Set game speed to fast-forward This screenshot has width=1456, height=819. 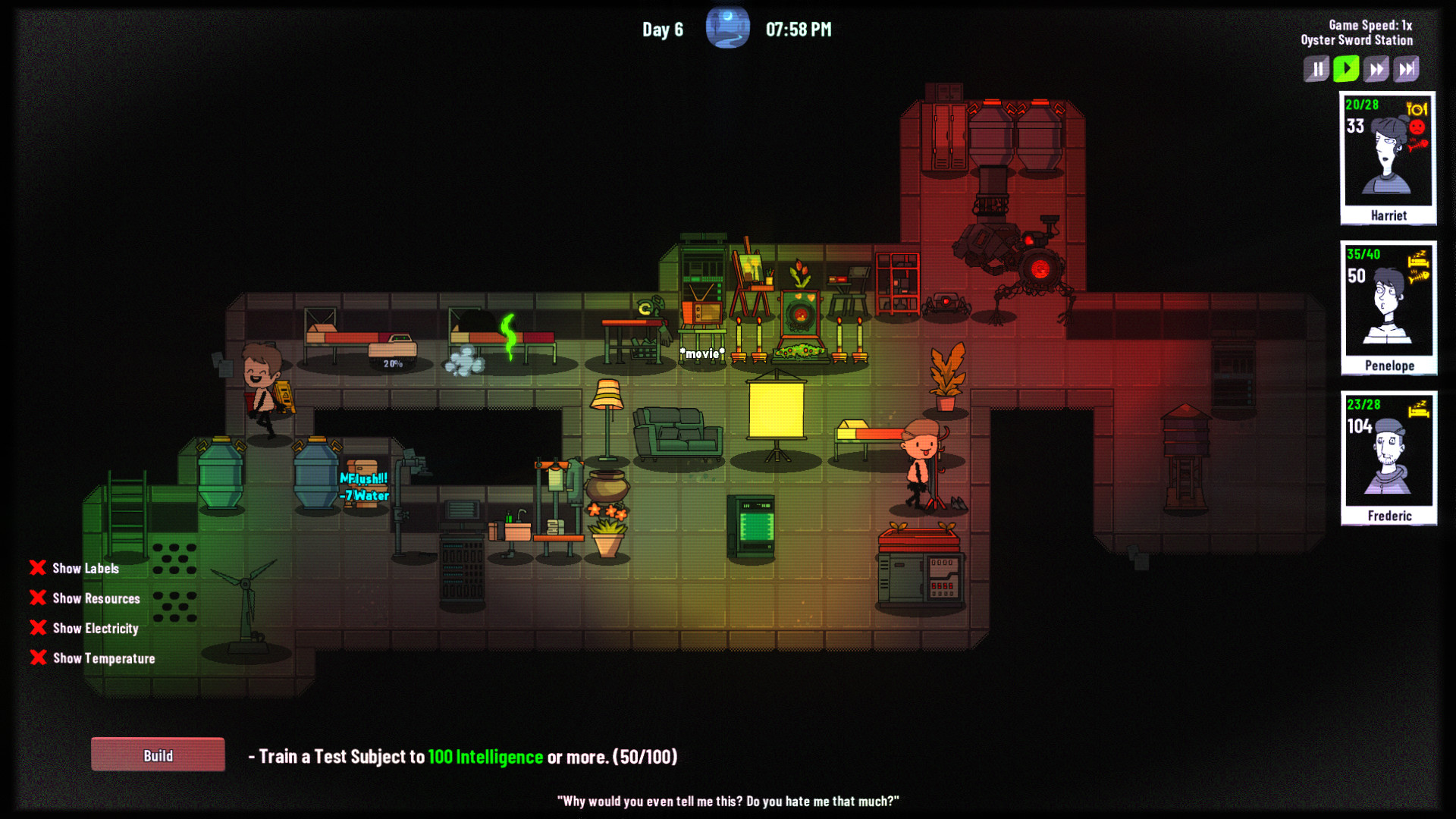click(x=1376, y=68)
